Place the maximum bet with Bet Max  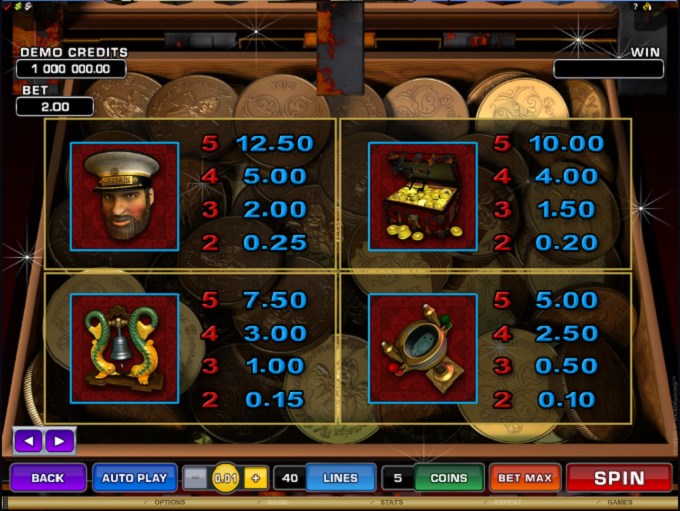(525, 478)
